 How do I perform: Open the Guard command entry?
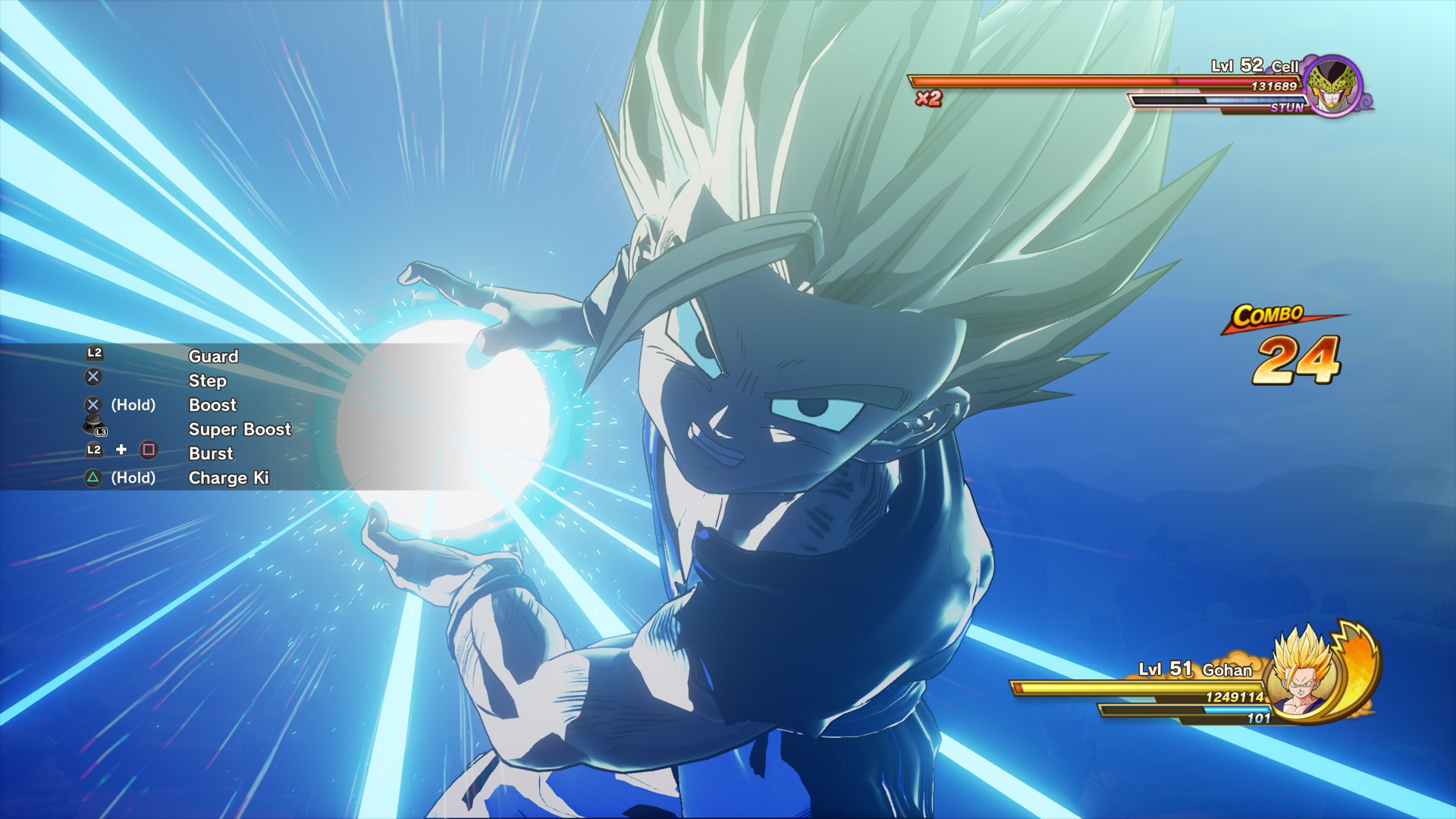213,356
